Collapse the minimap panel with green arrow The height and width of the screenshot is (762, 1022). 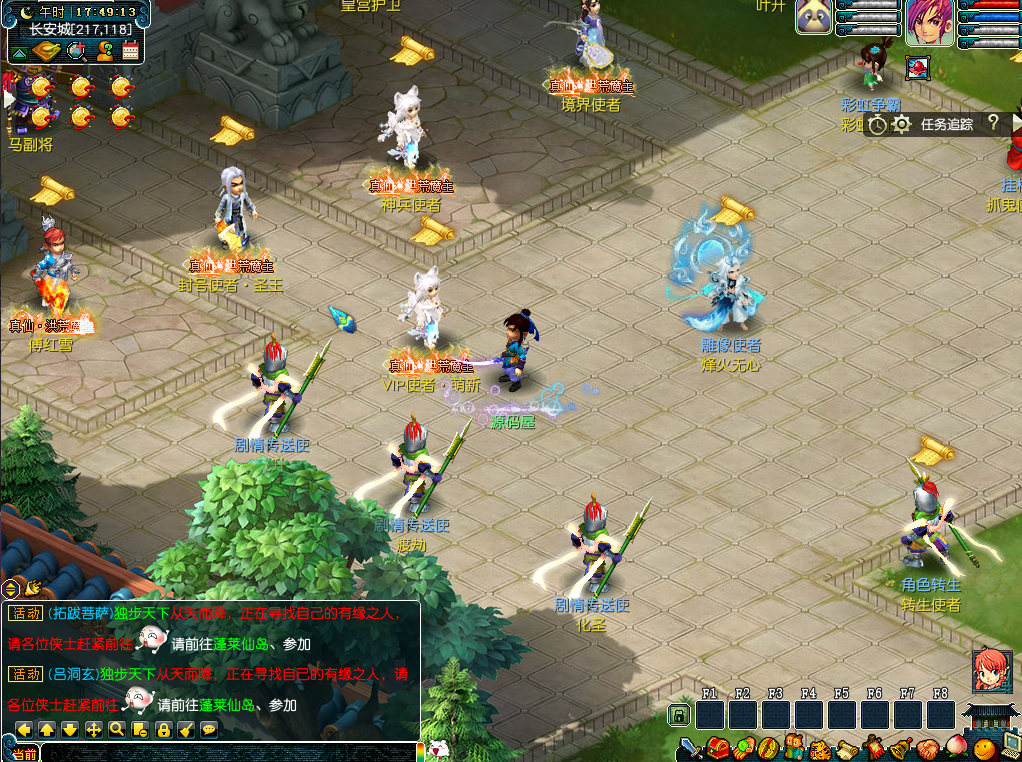[x=19, y=52]
